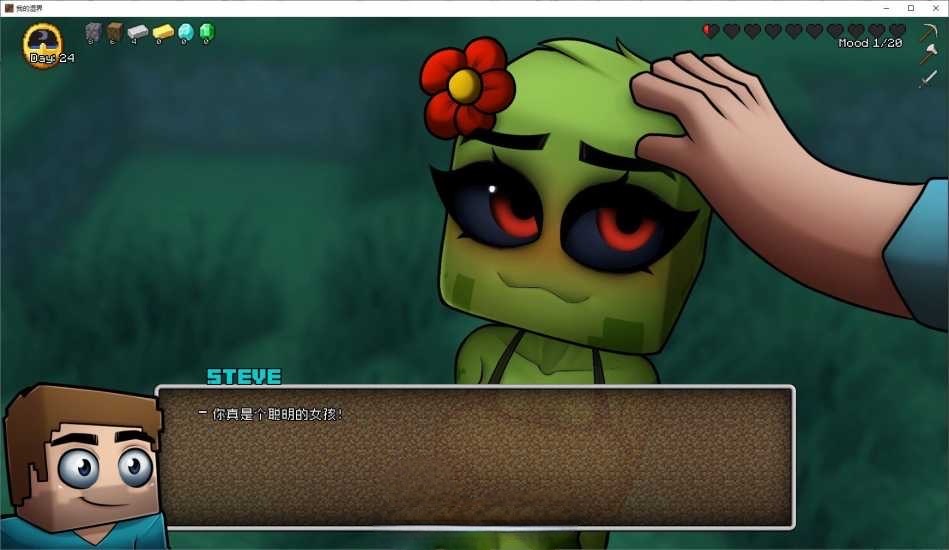
Task: Select the diamond resource icon
Action: [185, 32]
